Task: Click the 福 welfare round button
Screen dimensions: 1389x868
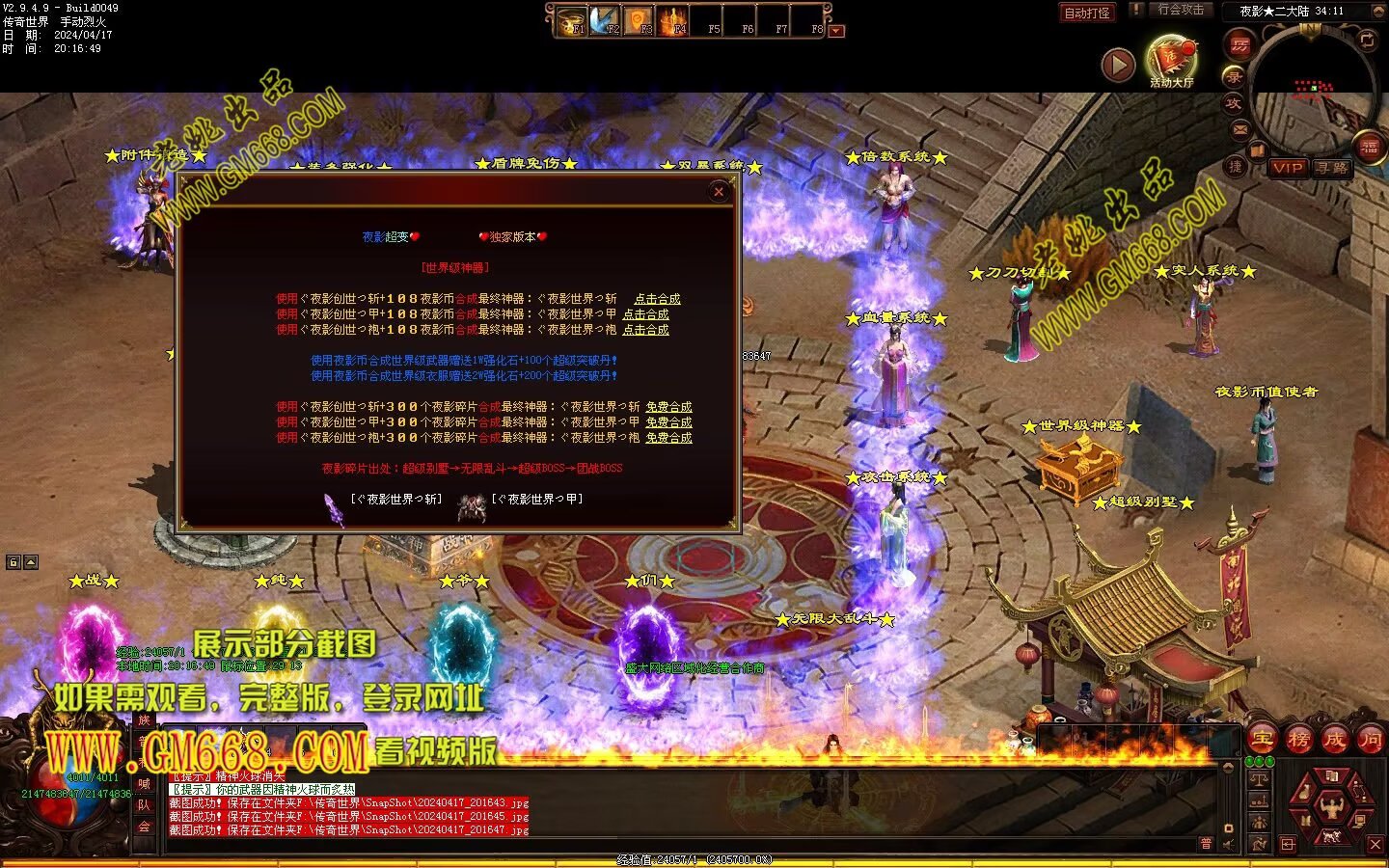Action: [x=1368, y=148]
